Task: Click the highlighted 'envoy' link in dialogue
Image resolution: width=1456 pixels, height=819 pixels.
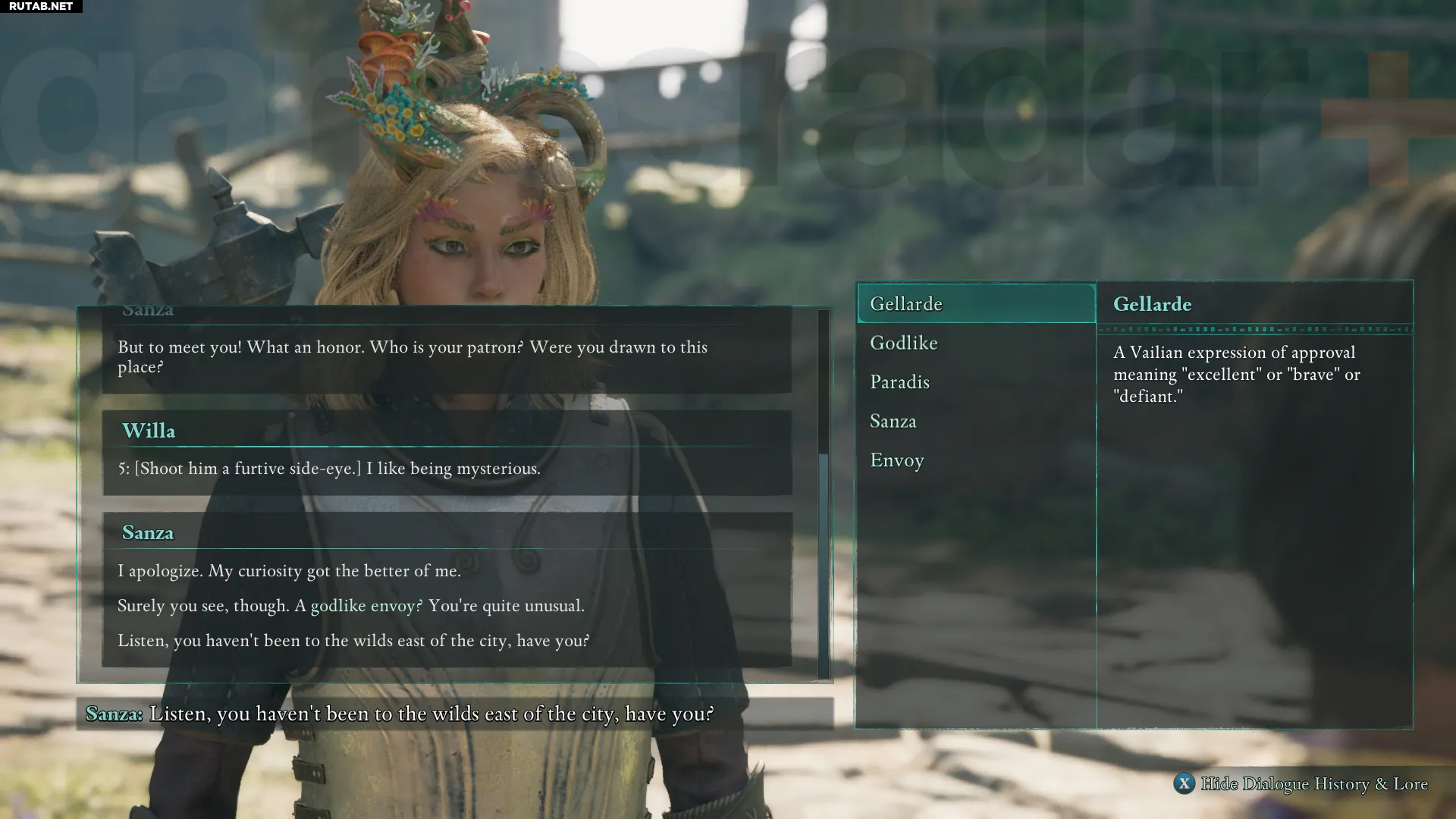Action: click(393, 606)
